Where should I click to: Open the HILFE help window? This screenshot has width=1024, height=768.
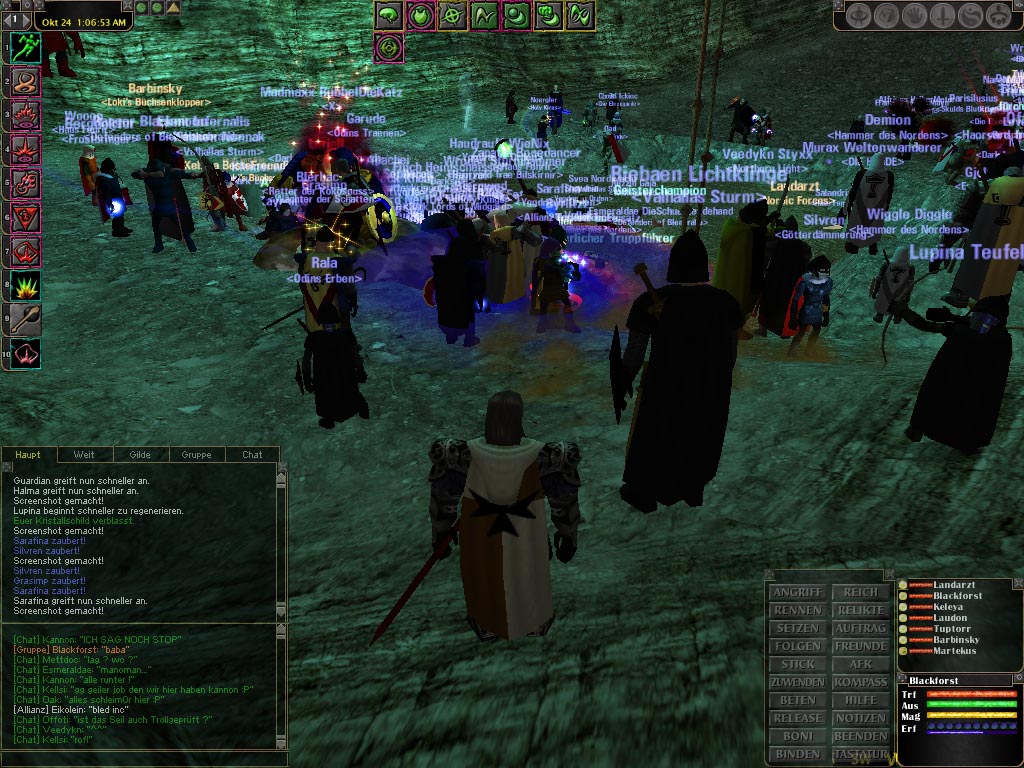click(860, 700)
